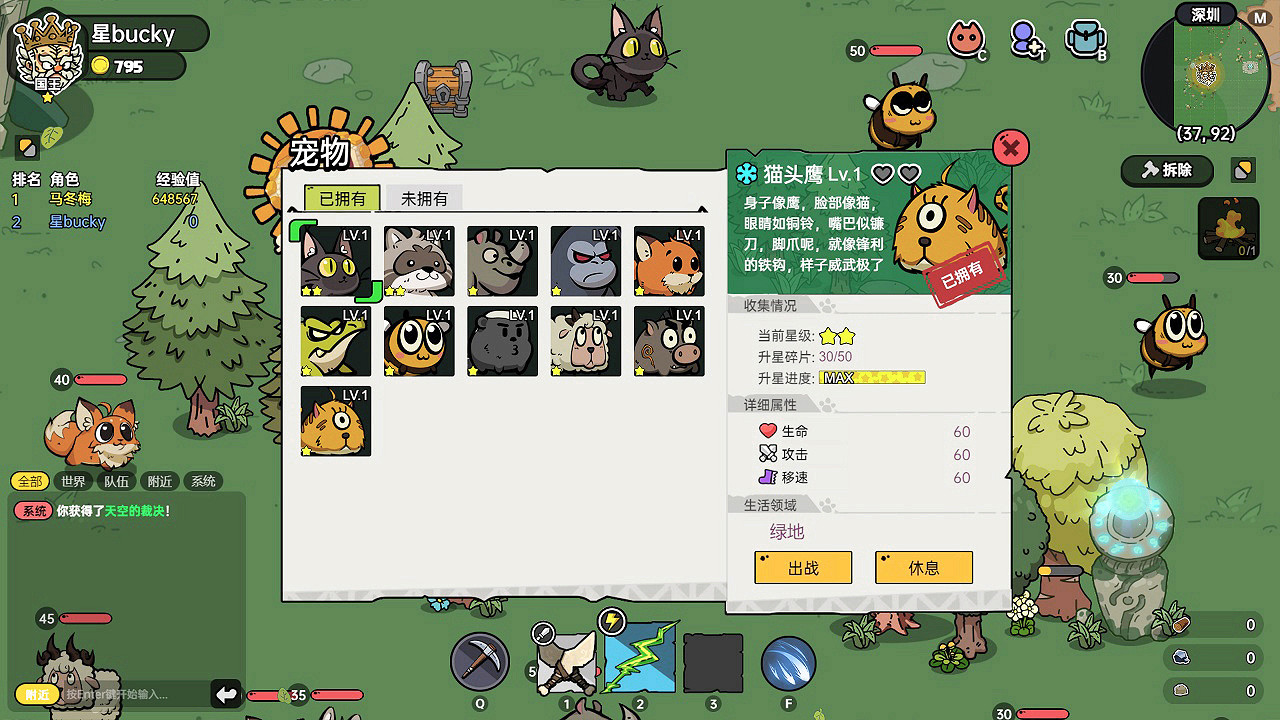Click the black cat pet thumbnail

pyautogui.click(x=334, y=261)
